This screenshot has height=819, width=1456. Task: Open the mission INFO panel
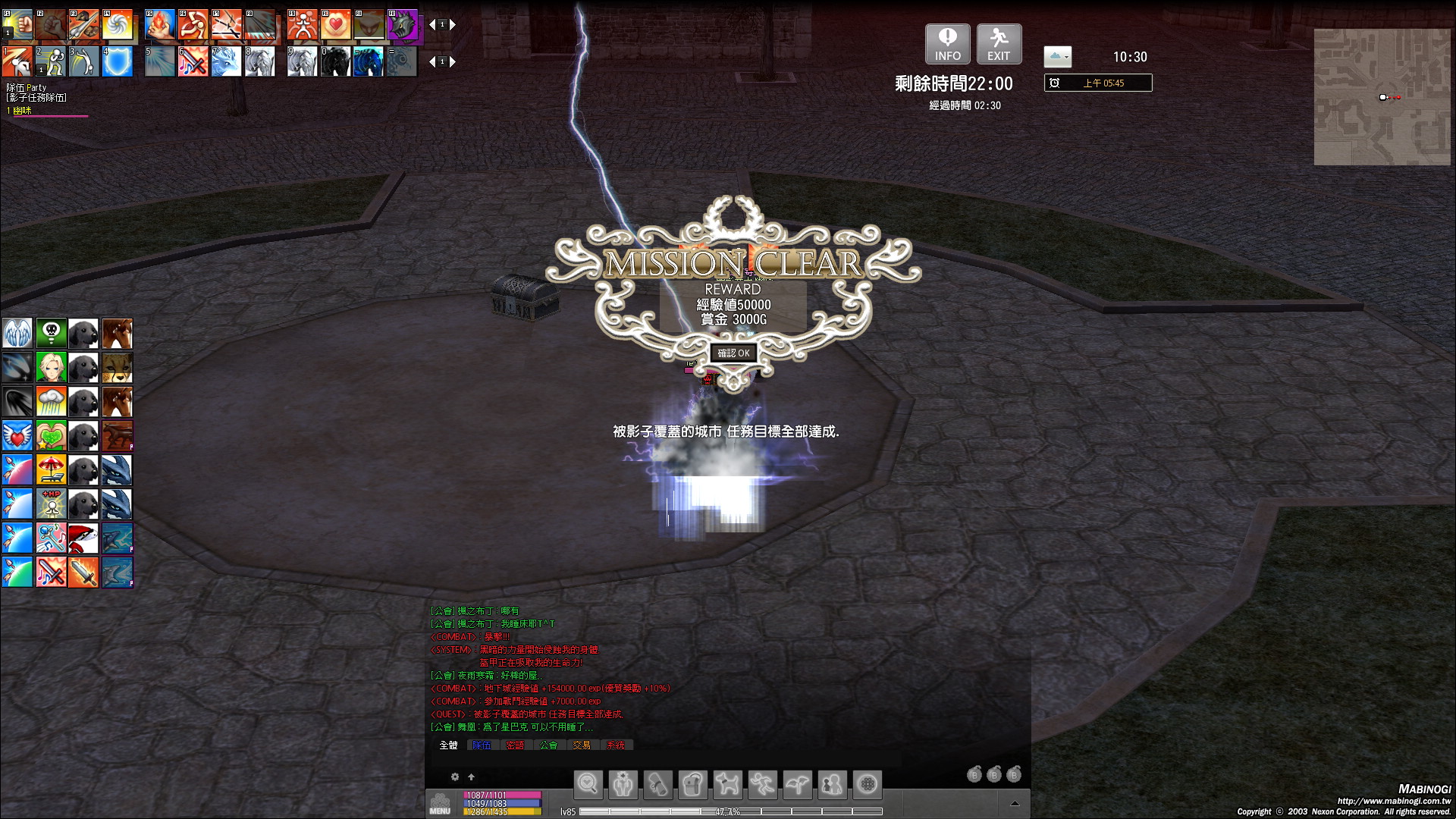pos(947,44)
